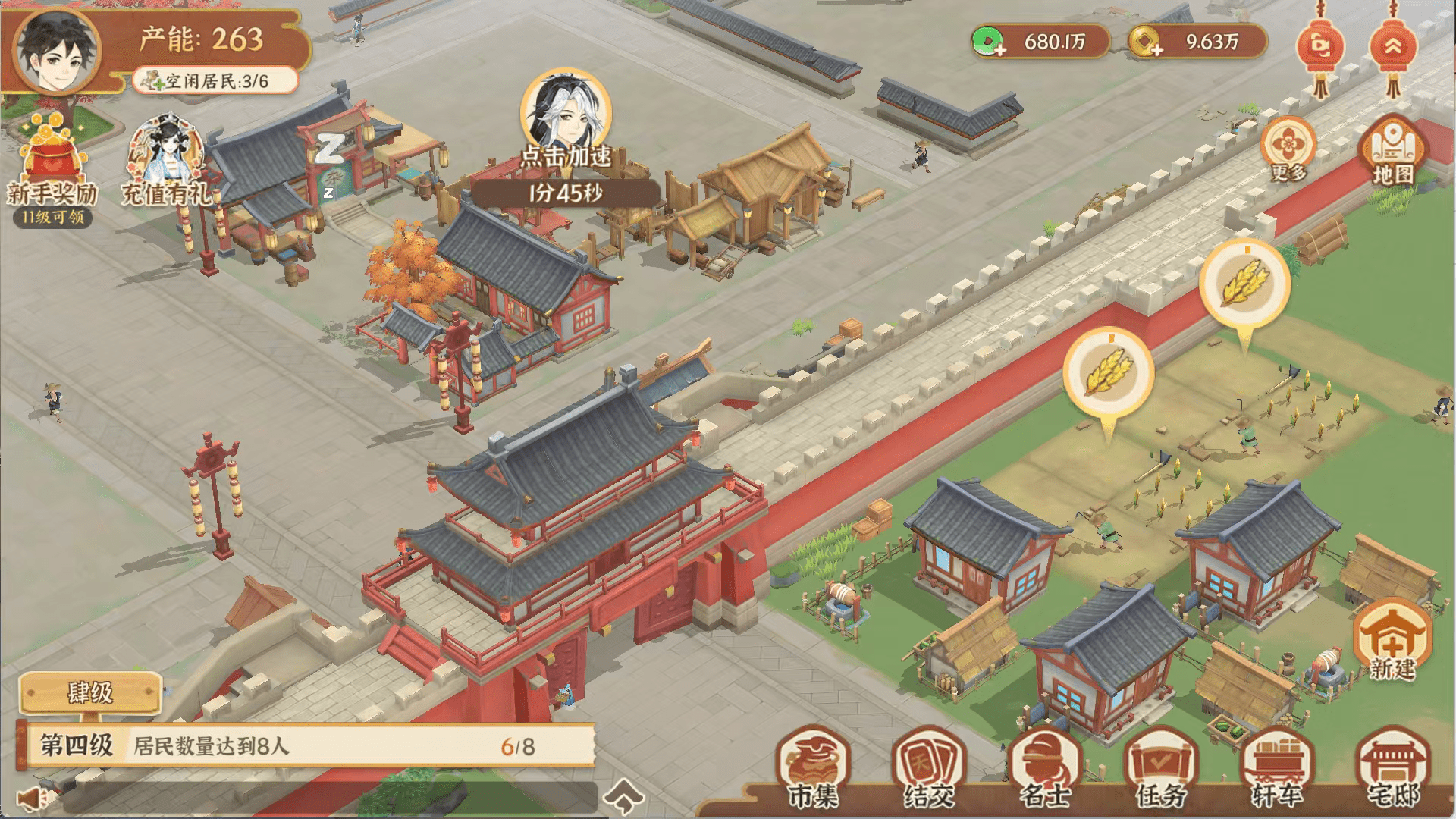The image size is (1456, 819).
Task: Select the 肆级 level badge
Action: click(x=90, y=692)
